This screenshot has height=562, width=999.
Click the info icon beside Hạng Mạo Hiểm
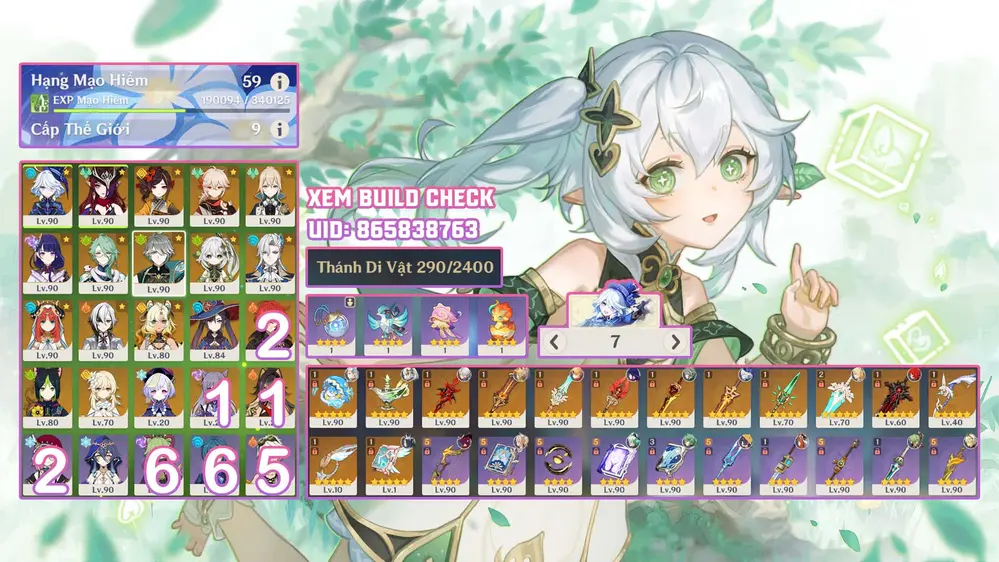click(281, 81)
